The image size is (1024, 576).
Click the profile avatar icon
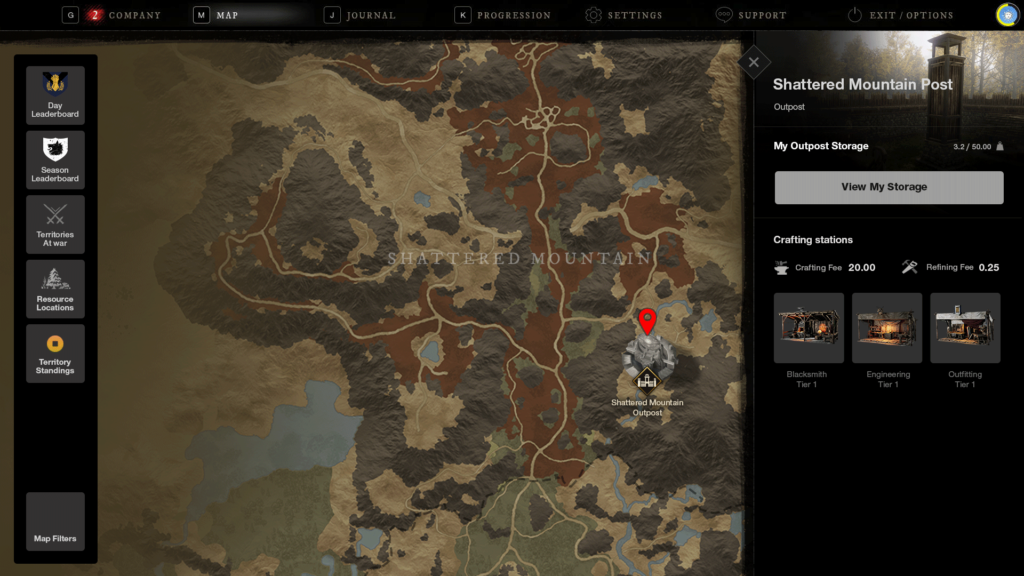click(x=1007, y=14)
